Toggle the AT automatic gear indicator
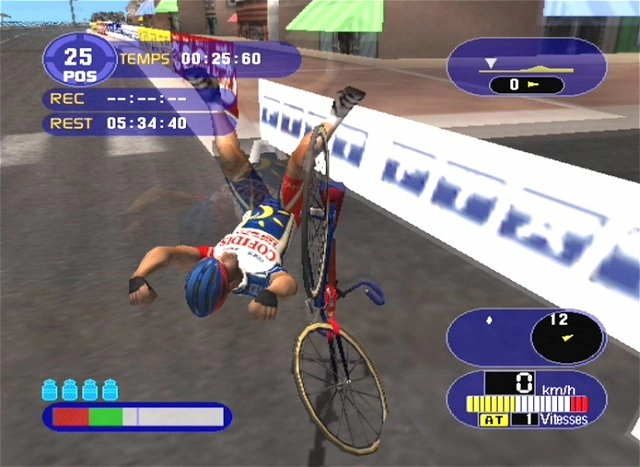 pyautogui.click(x=495, y=420)
